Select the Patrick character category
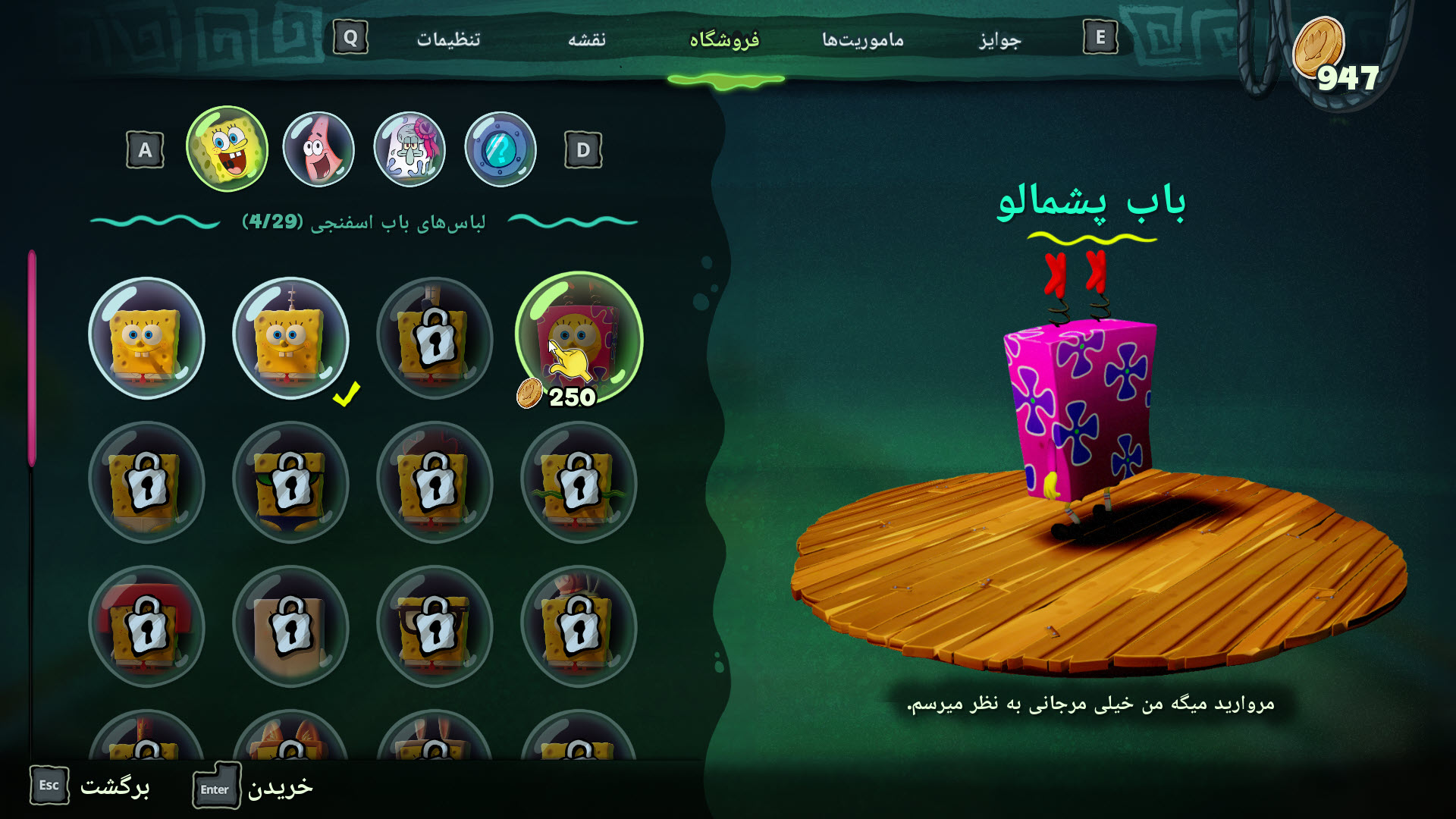This screenshot has height=819, width=1456. [318, 149]
